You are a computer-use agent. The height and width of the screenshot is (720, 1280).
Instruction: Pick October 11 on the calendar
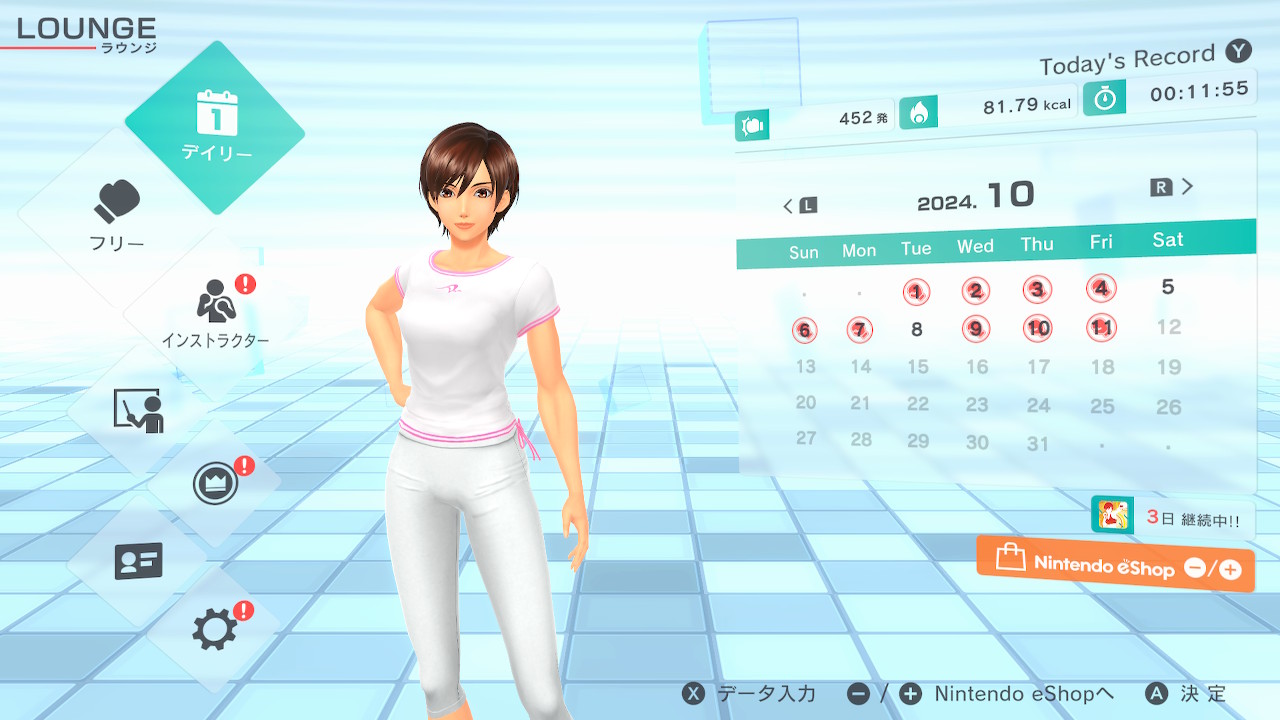click(1101, 327)
